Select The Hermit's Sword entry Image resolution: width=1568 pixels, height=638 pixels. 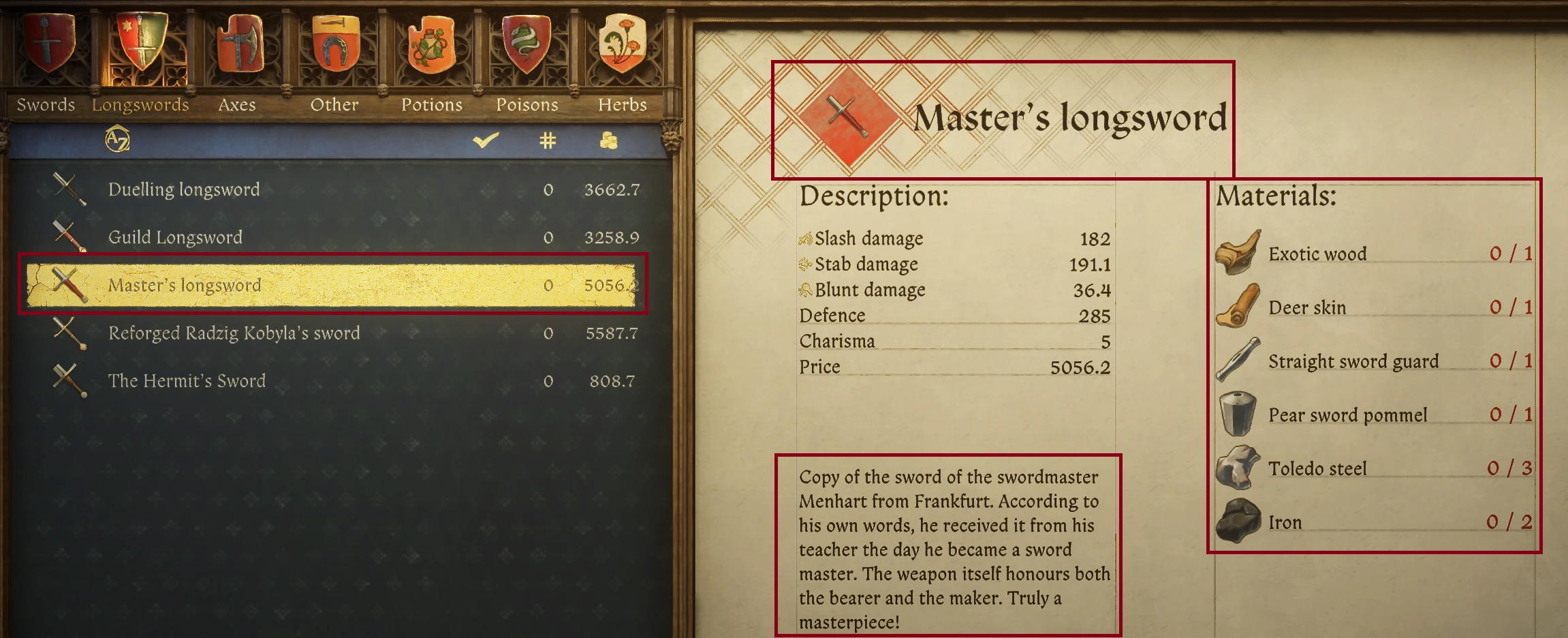point(187,380)
